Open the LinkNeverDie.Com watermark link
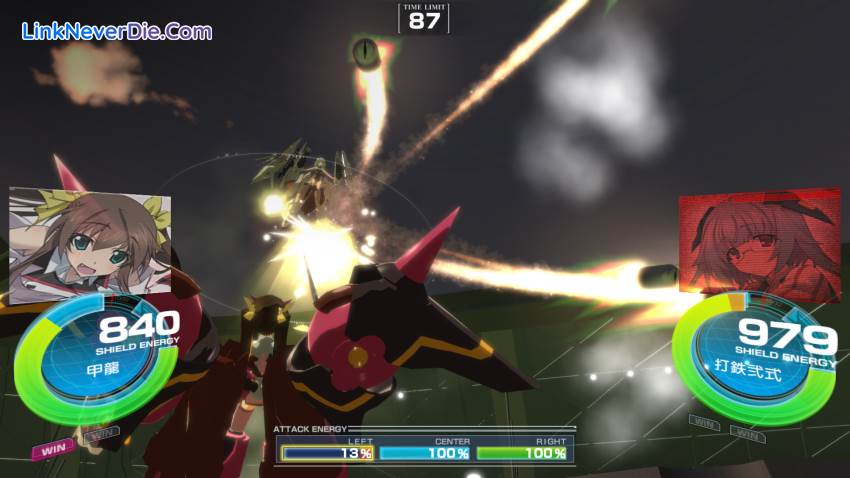The height and width of the screenshot is (478, 850). [116, 31]
